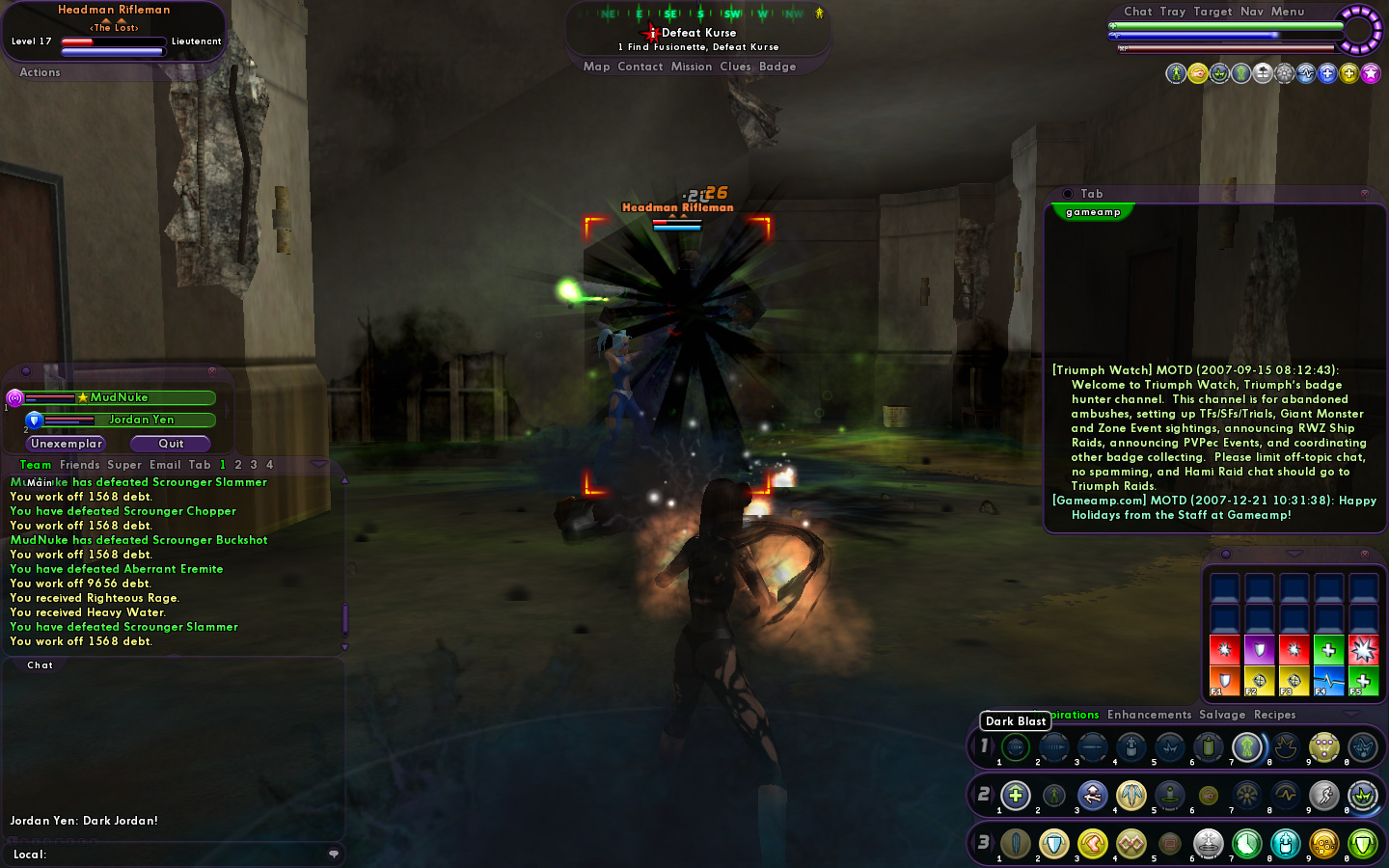Open the Map from the navigation bar
The image size is (1389, 868).
point(596,67)
